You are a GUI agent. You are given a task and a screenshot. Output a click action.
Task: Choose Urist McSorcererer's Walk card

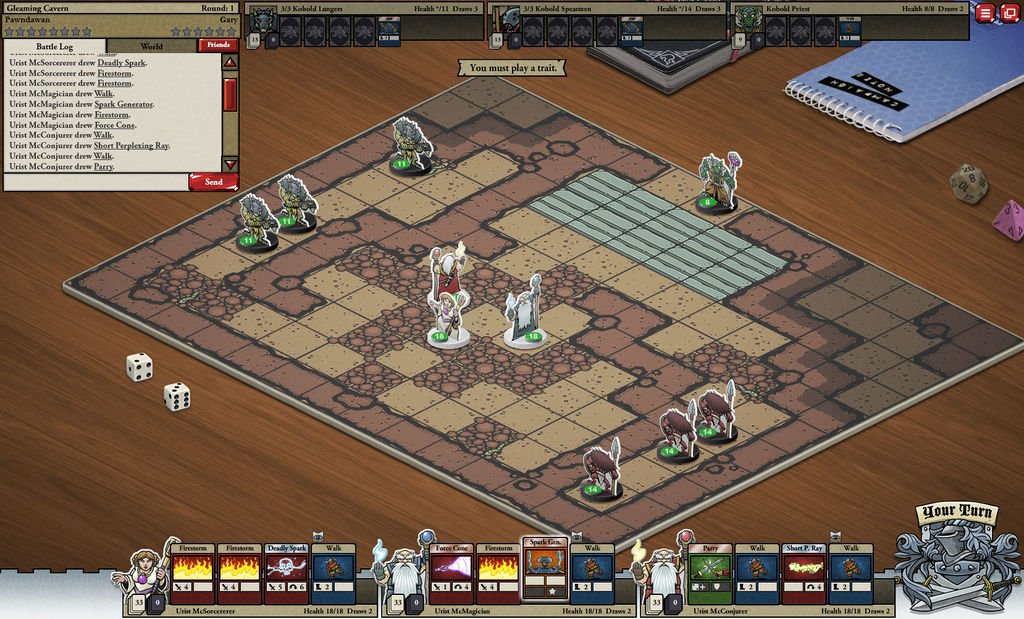(x=333, y=573)
